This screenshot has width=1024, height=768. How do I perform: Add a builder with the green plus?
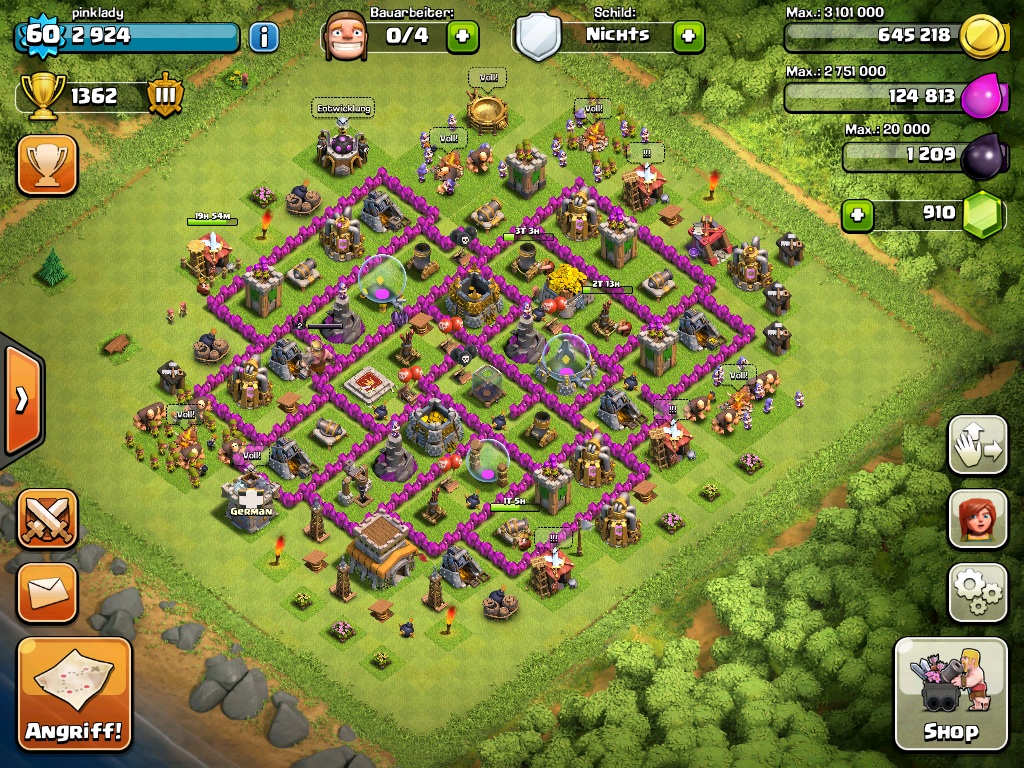pyautogui.click(x=462, y=37)
